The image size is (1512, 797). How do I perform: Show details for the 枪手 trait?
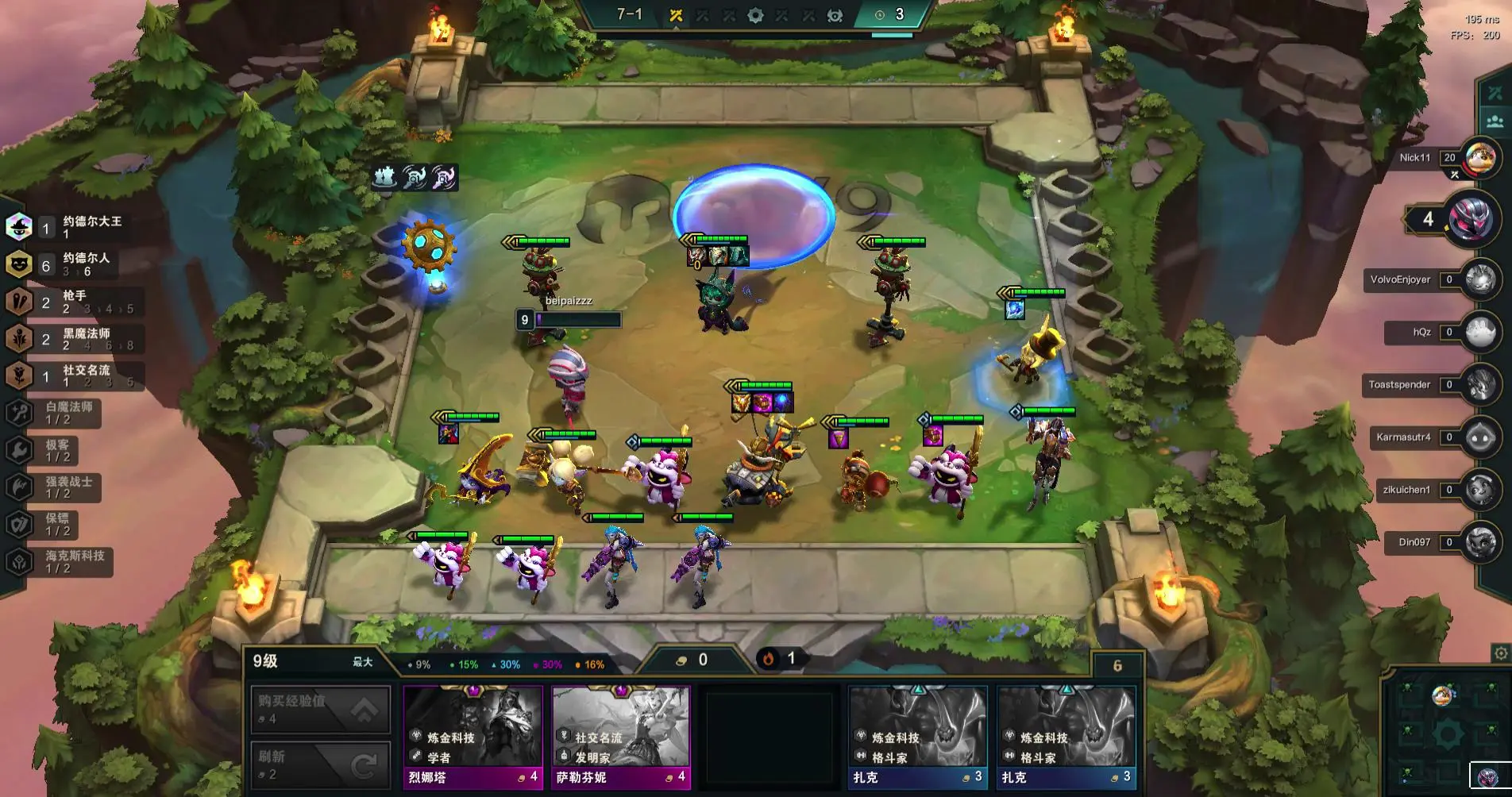75,302
